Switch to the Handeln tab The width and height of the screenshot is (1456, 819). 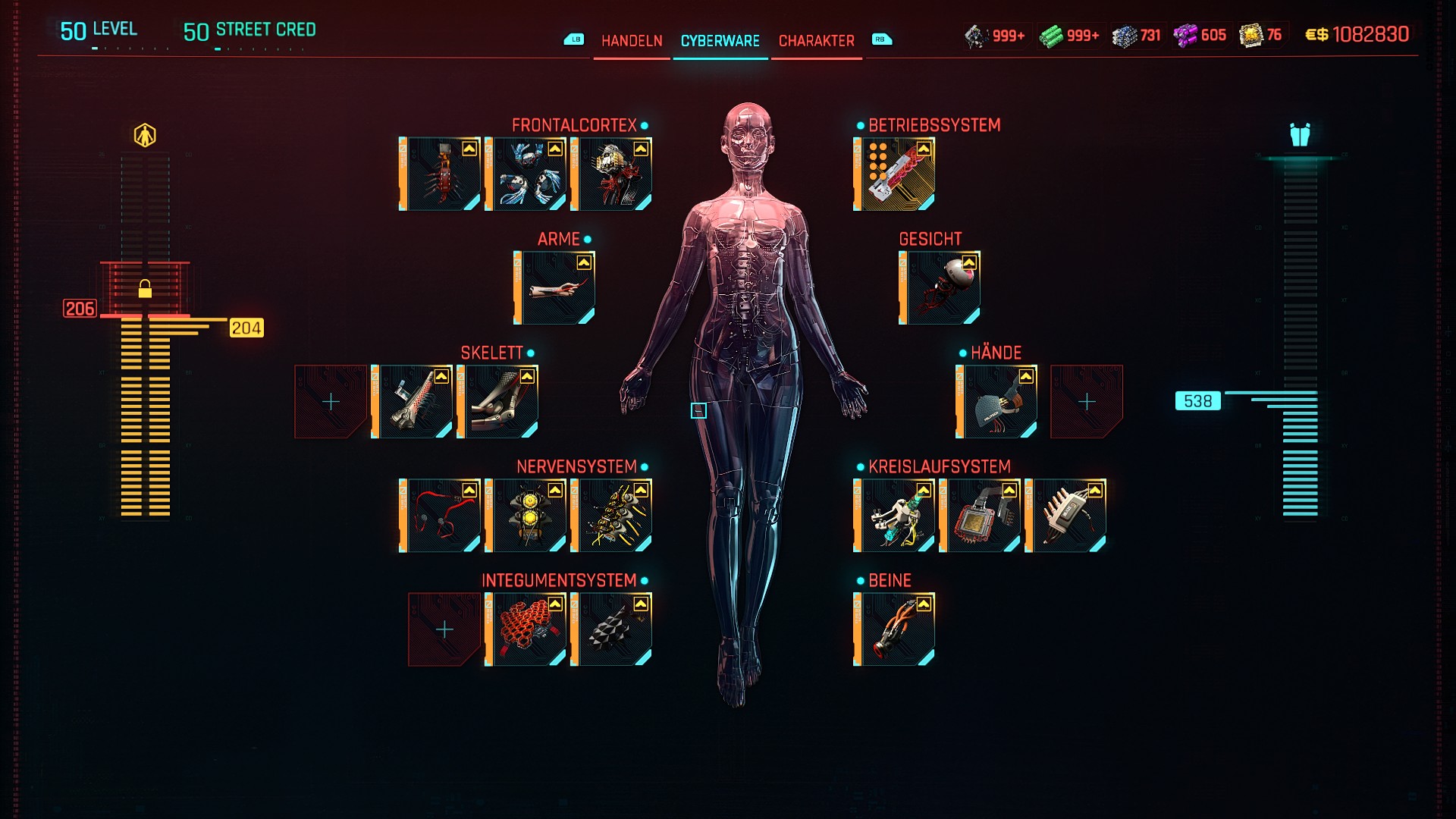(x=631, y=41)
